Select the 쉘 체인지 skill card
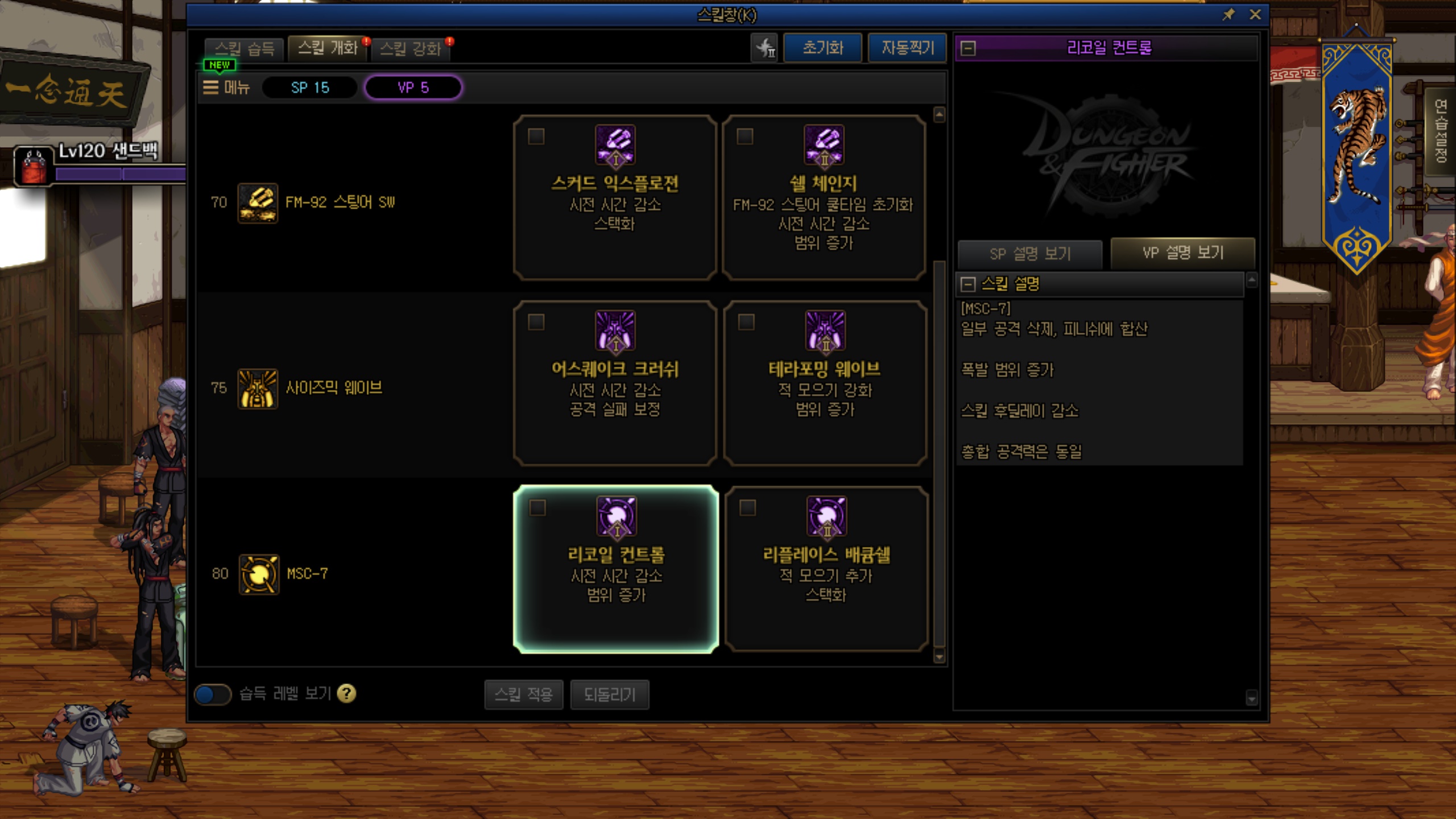 [x=824, y=197]
